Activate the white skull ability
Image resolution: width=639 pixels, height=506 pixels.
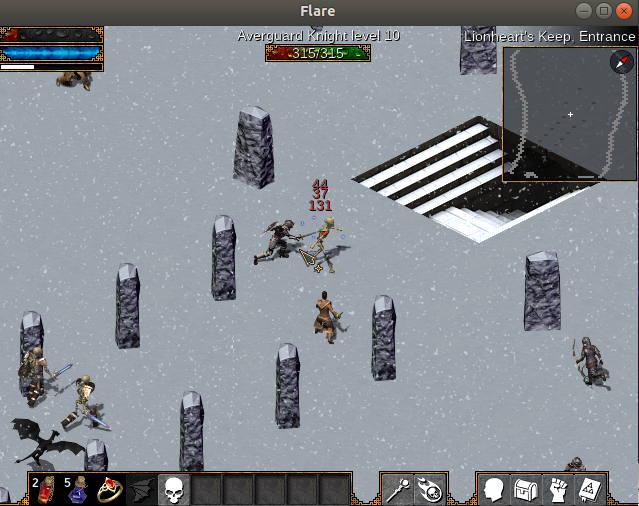pyautogui.click(x=174, y=490)
